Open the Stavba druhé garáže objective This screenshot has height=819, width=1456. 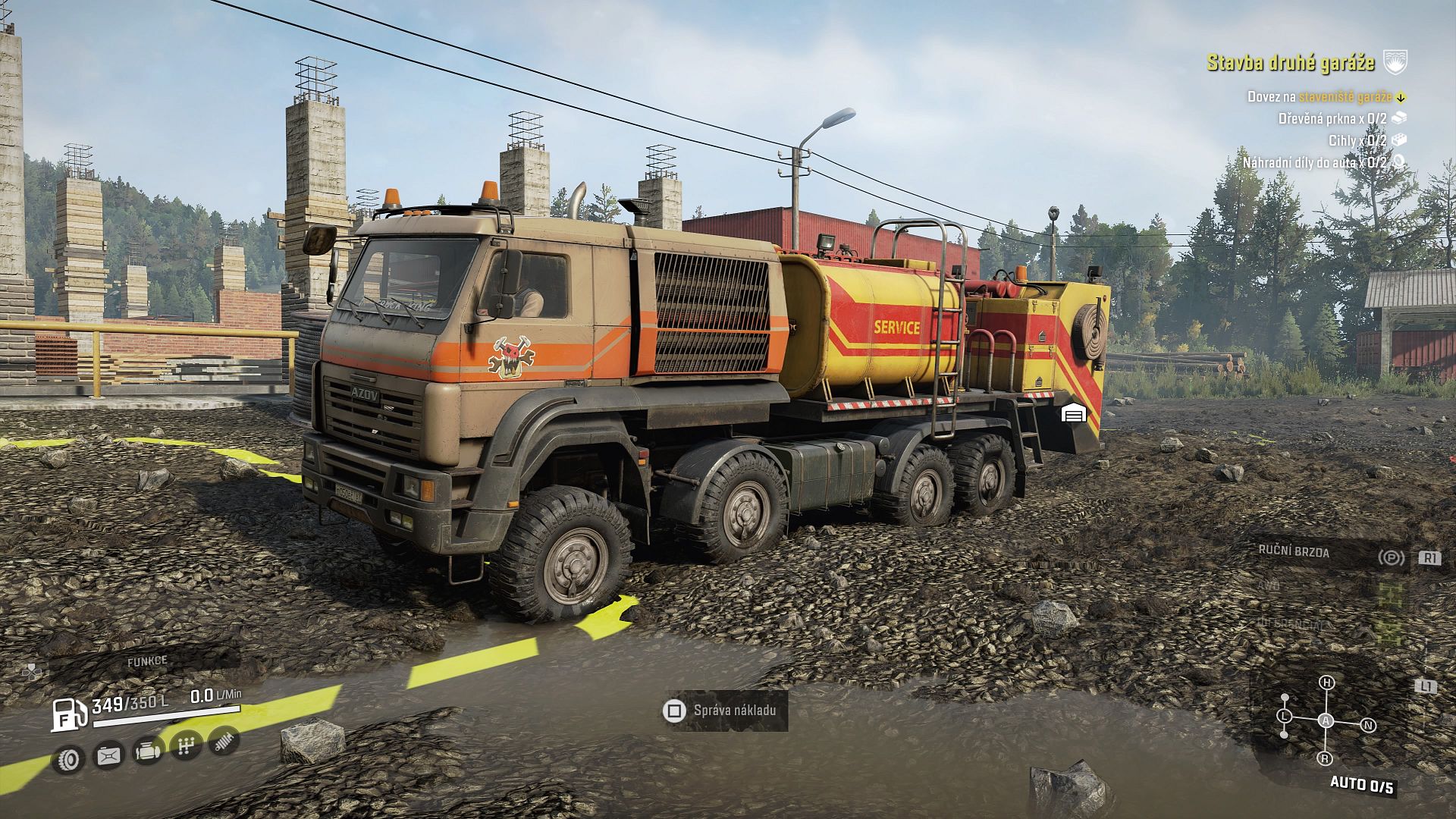(1290, 62)
